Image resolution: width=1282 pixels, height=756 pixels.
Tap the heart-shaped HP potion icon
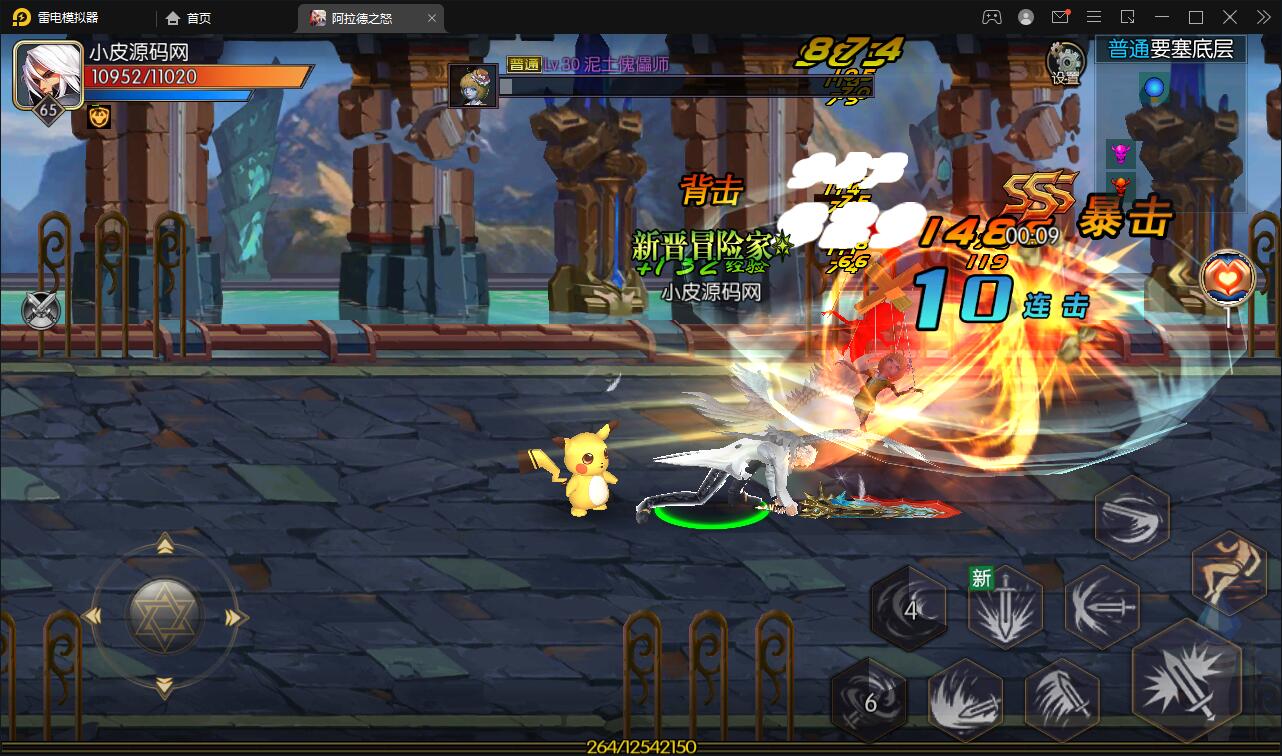(1226, 280)
